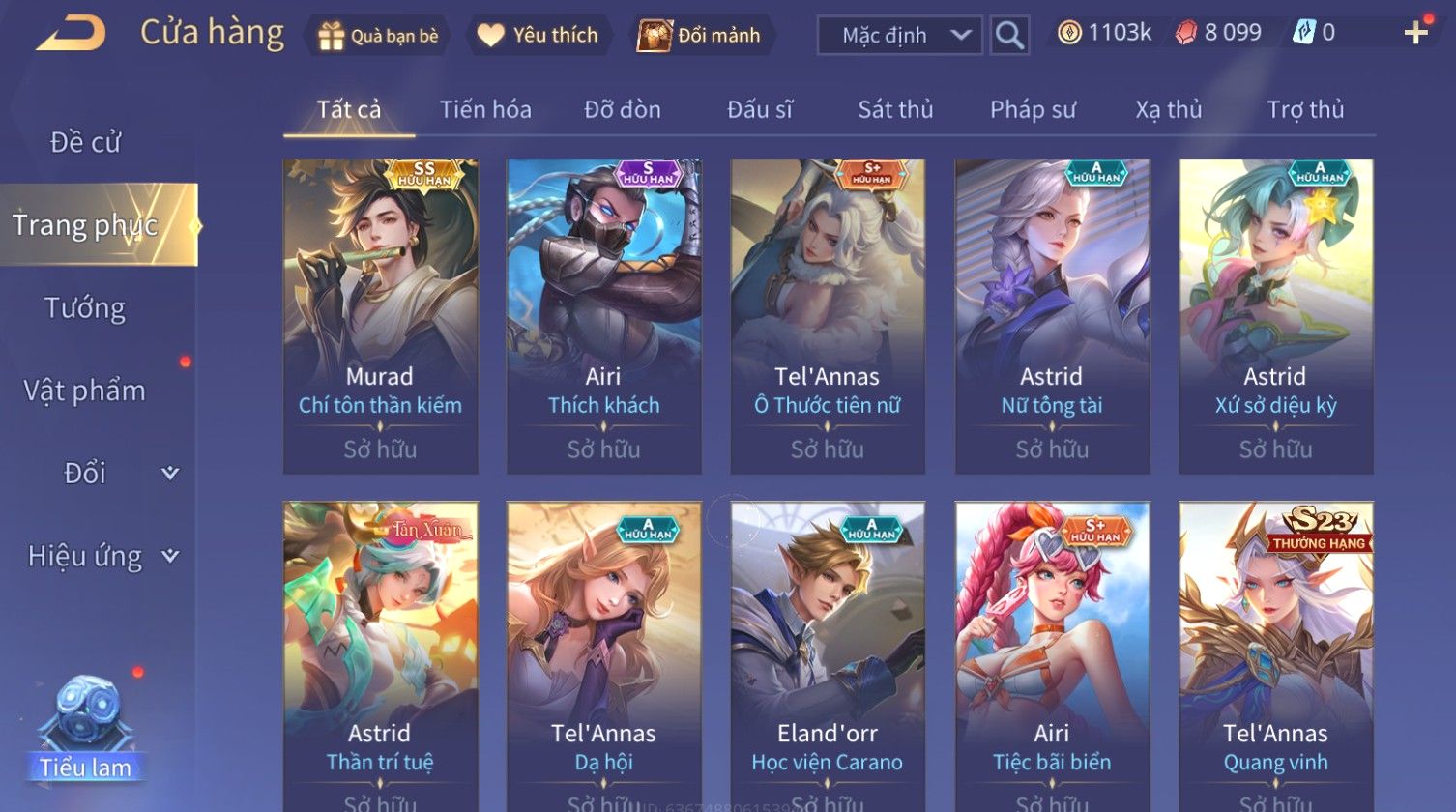Open the Yêu thích favorites list
The image size is (1456, 812).
(x=539, y=36)
